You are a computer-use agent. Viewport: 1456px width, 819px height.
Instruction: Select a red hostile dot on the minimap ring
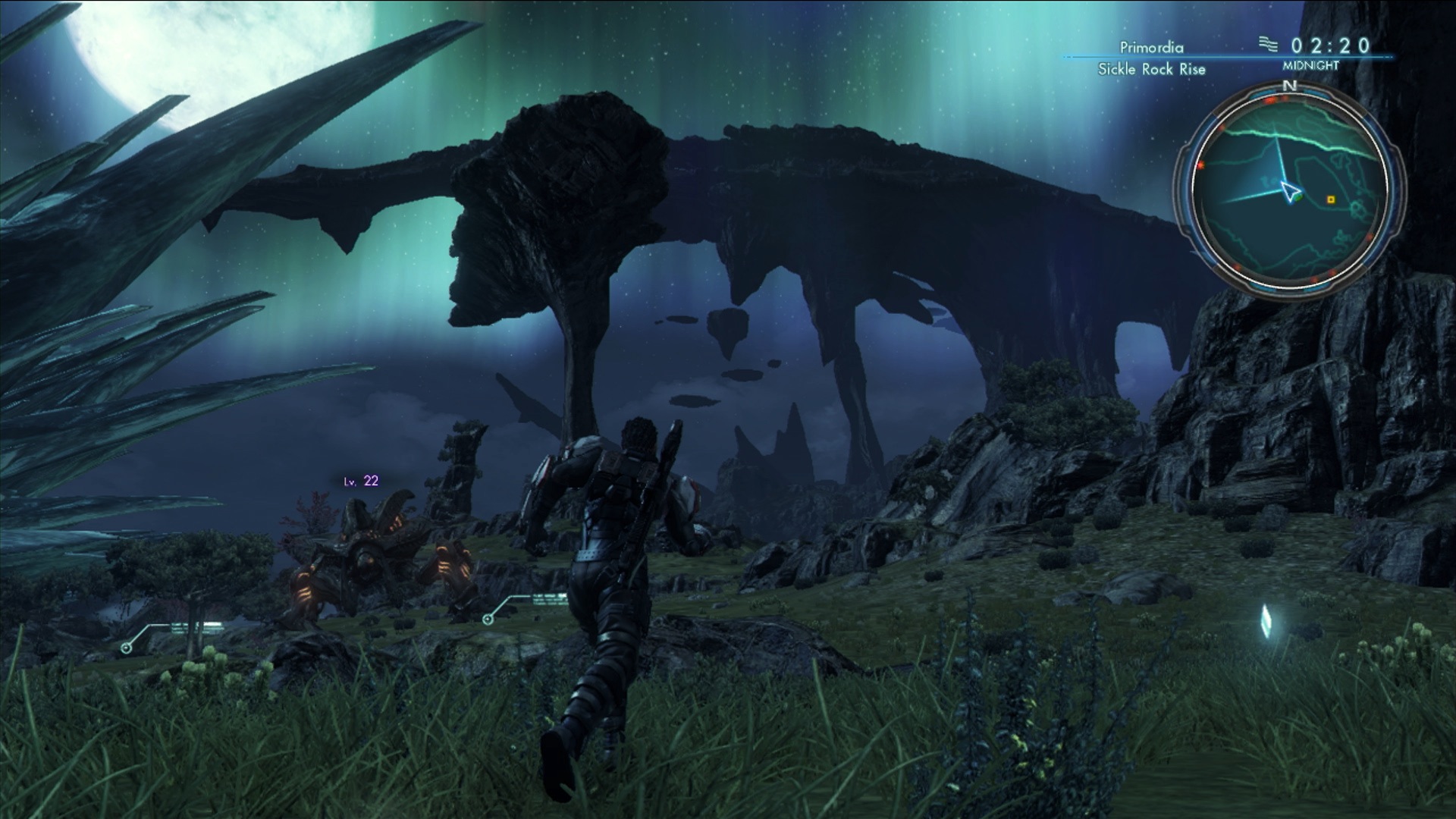(x=1269, y=101)
